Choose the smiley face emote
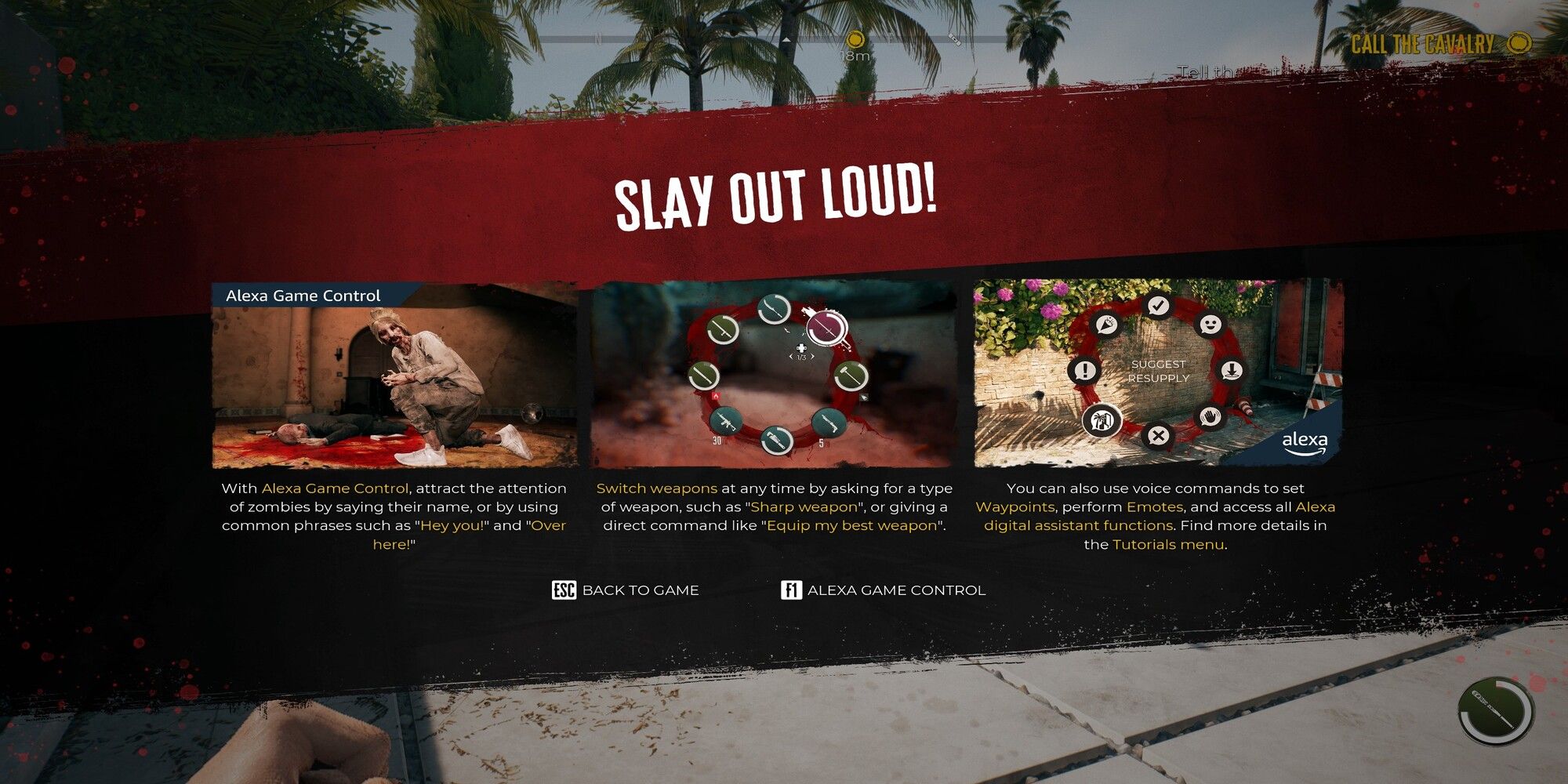Screen dimensions: 1568x784 [x=1210, y=325]
